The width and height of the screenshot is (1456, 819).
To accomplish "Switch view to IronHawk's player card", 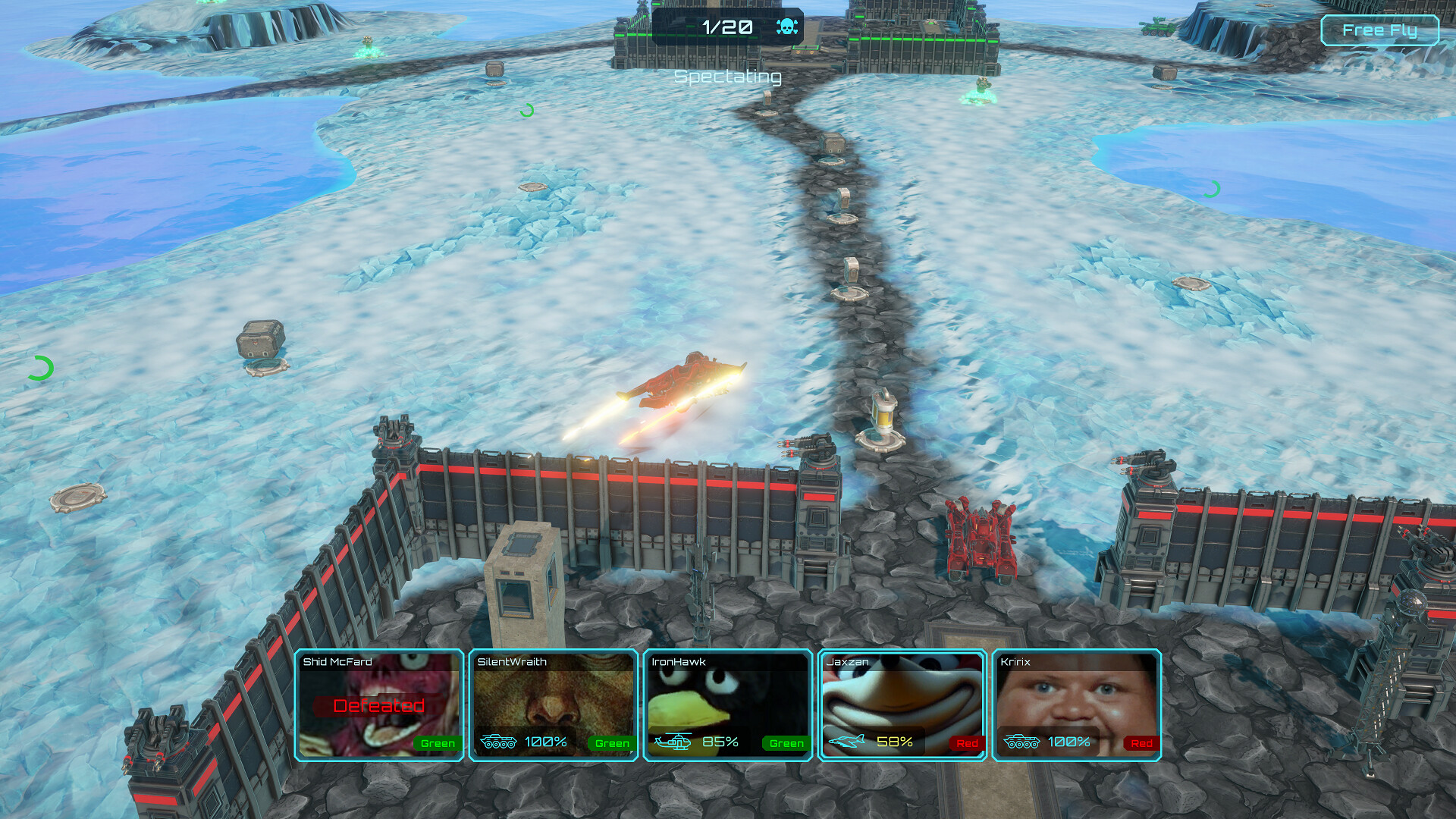I will click(x=728, y=705).
